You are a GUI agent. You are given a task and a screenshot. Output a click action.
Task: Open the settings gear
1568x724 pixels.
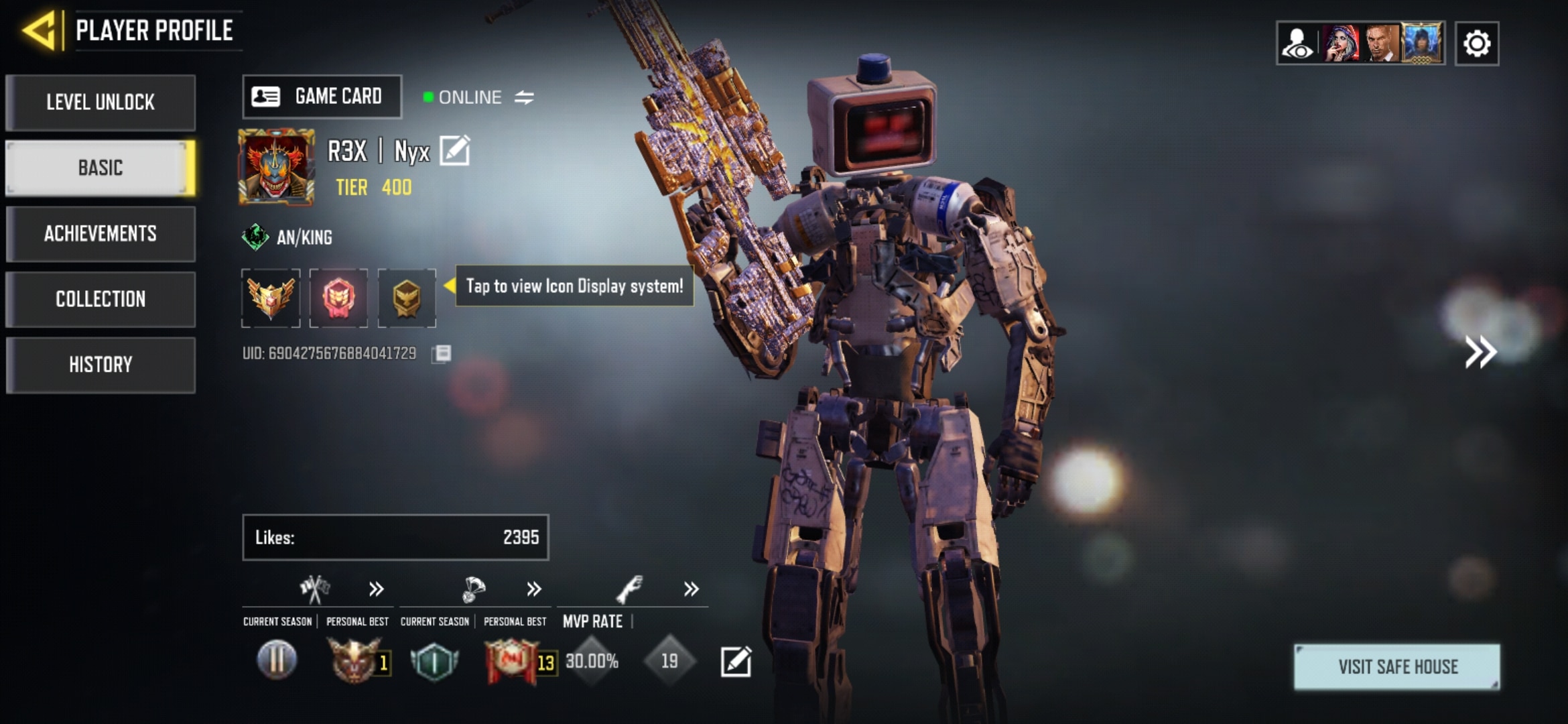[1477, 44]
